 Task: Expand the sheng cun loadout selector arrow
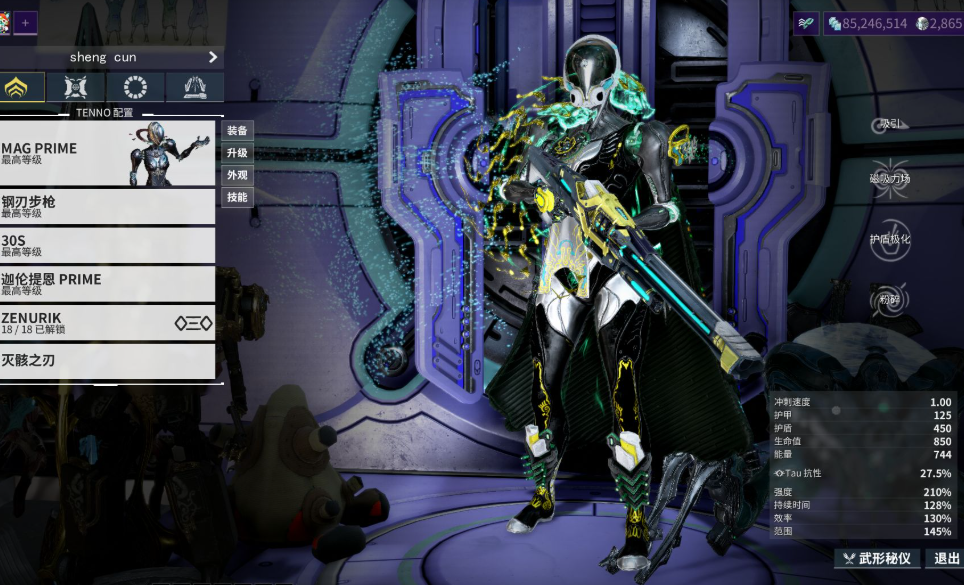click(213, 57)
